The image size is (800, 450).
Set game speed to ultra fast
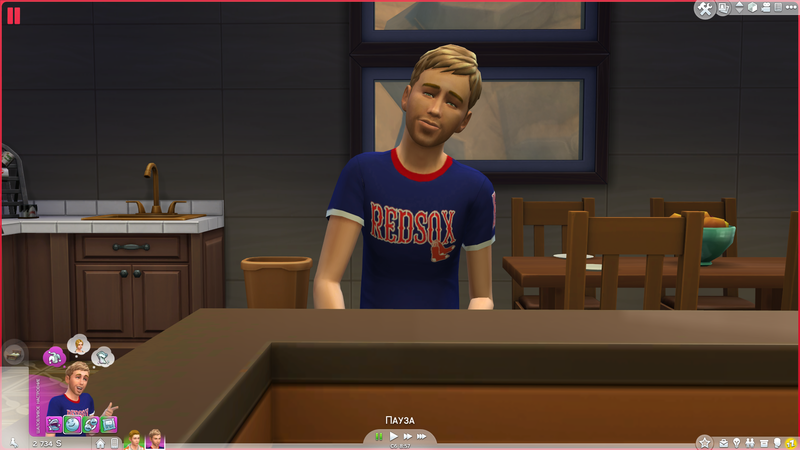[423, 436]
